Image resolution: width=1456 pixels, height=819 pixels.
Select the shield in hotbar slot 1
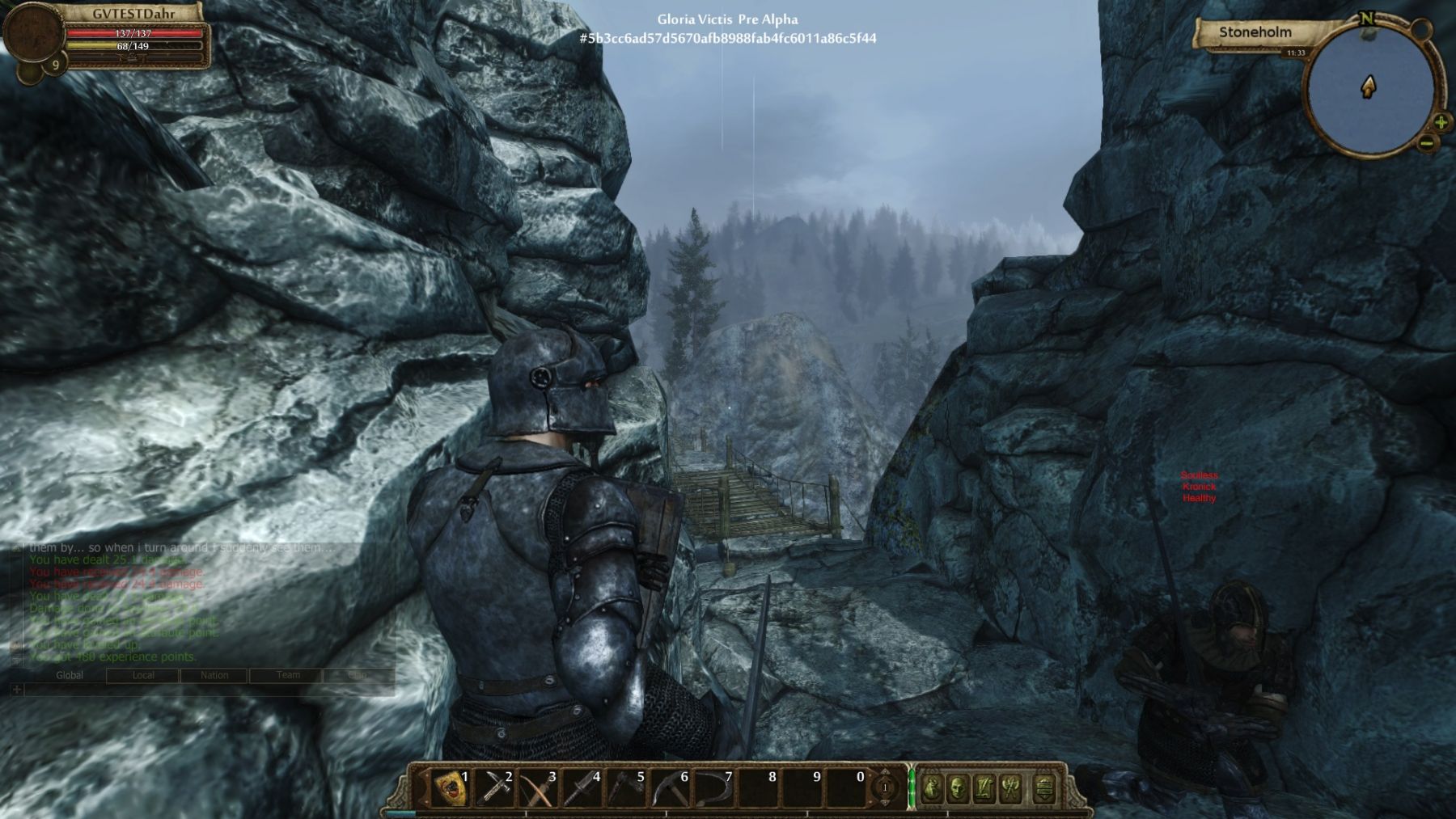point(452,788)
